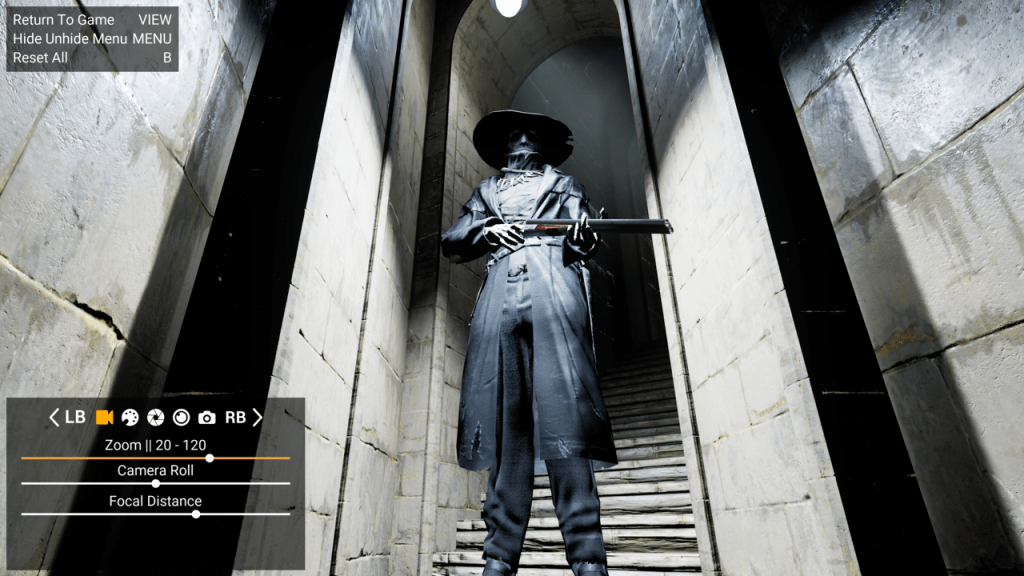Select Hide Unhide Menu option

click(x=70, y=39)
